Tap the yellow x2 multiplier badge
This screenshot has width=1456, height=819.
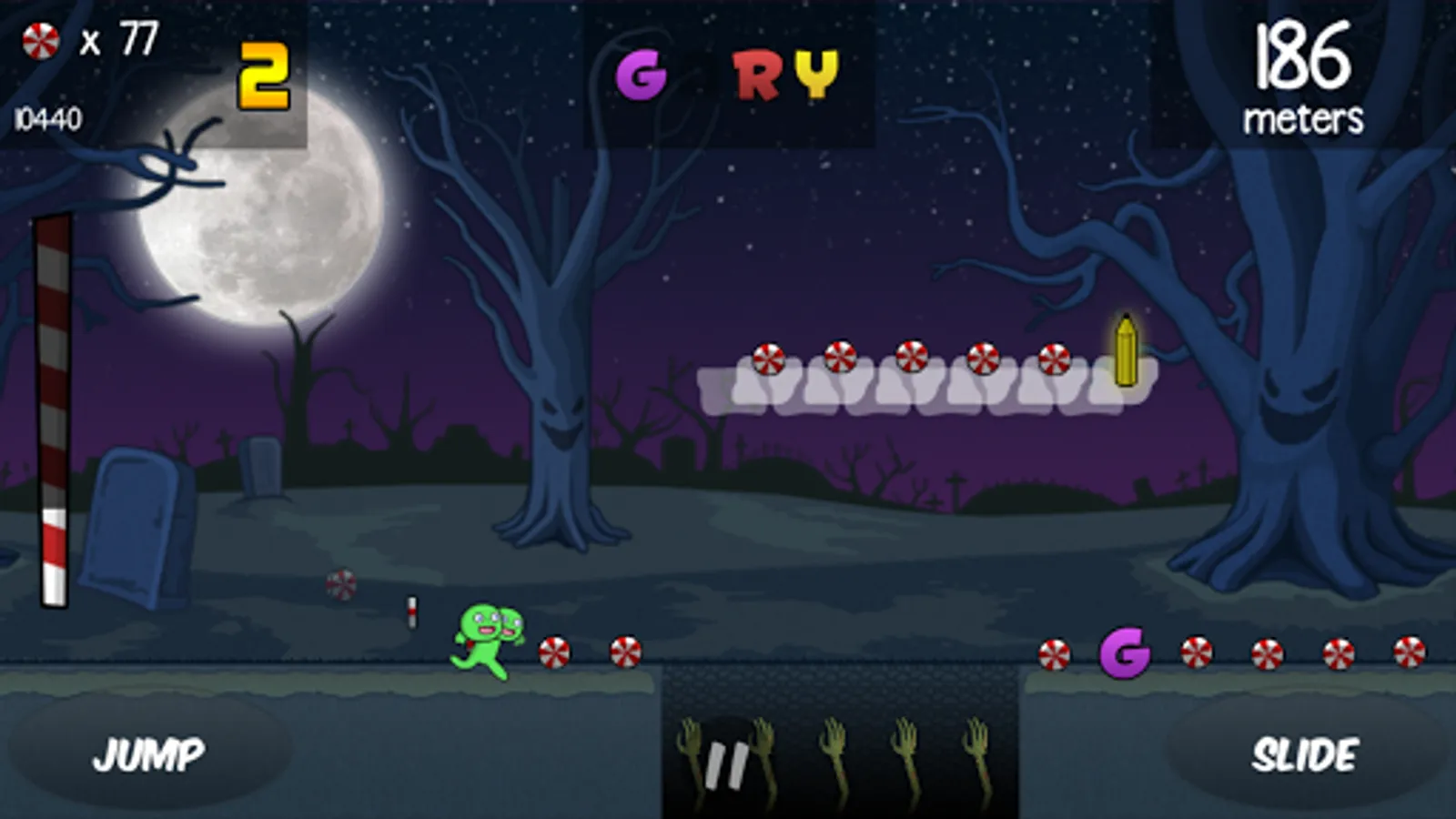(x=264, y=76)
